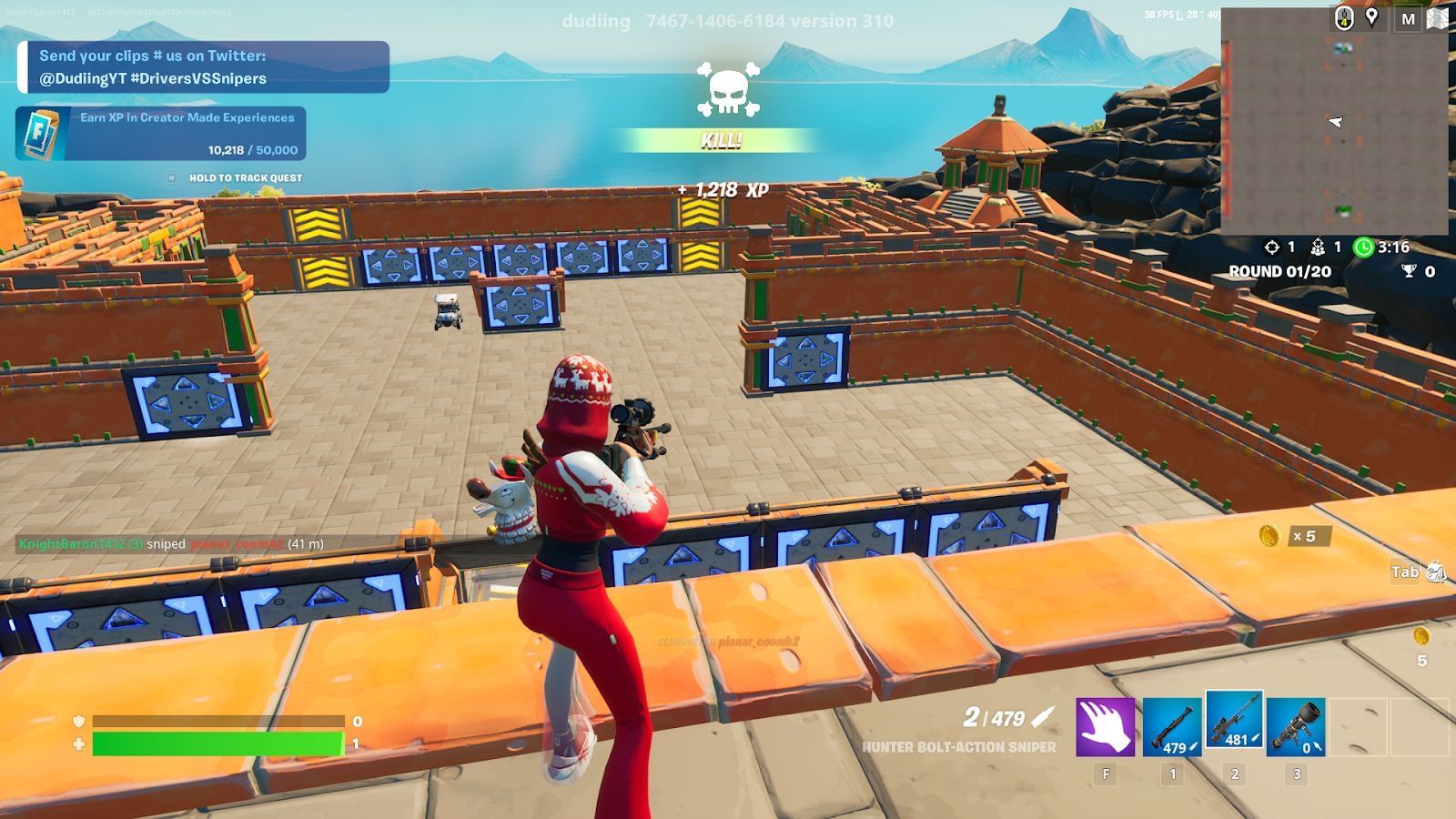1456x819 pixels.
Task: Click the players remaining icon
Action: [x=1318, y=247]
